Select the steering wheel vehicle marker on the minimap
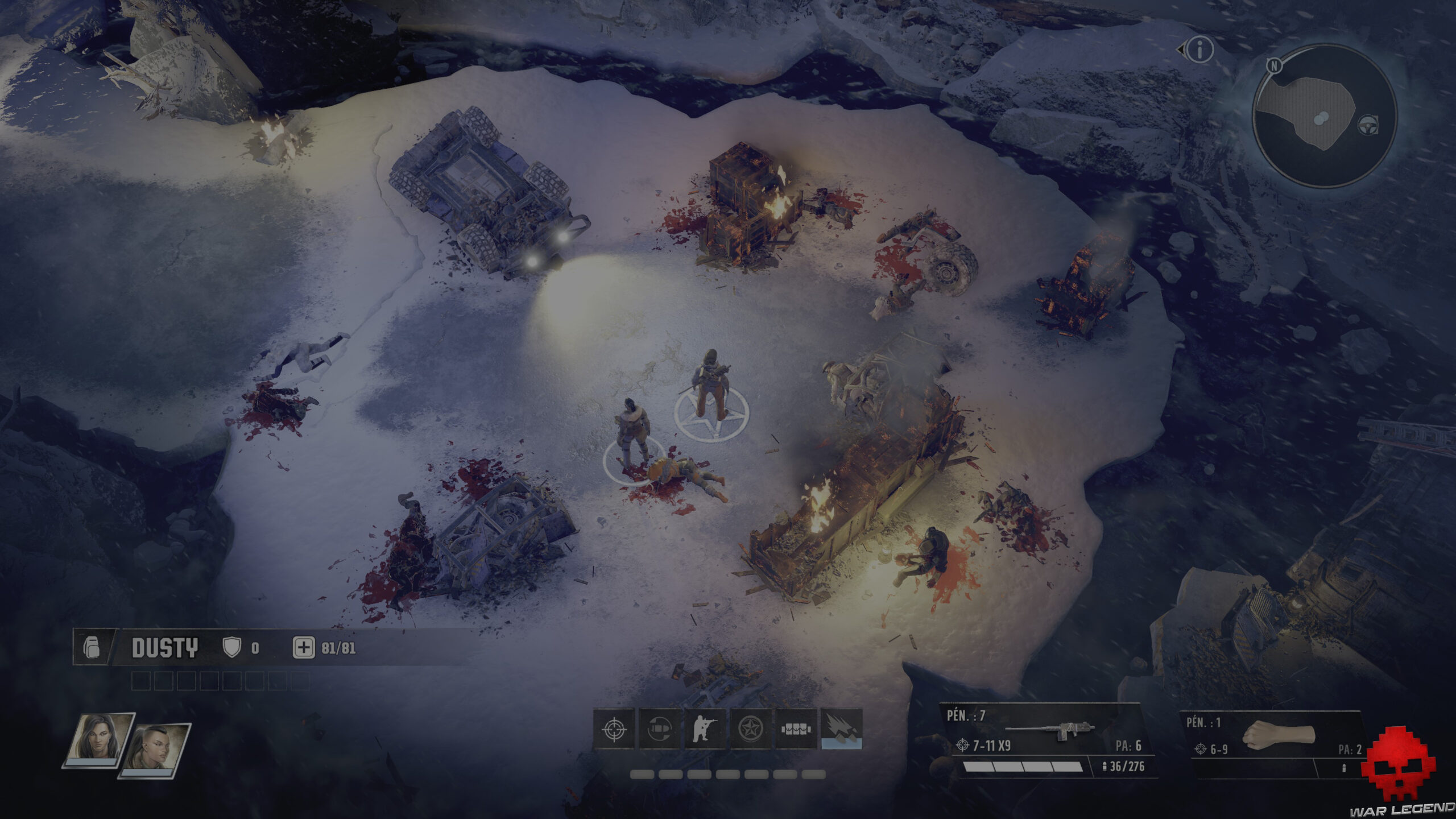 click(x=1367, y=125)
